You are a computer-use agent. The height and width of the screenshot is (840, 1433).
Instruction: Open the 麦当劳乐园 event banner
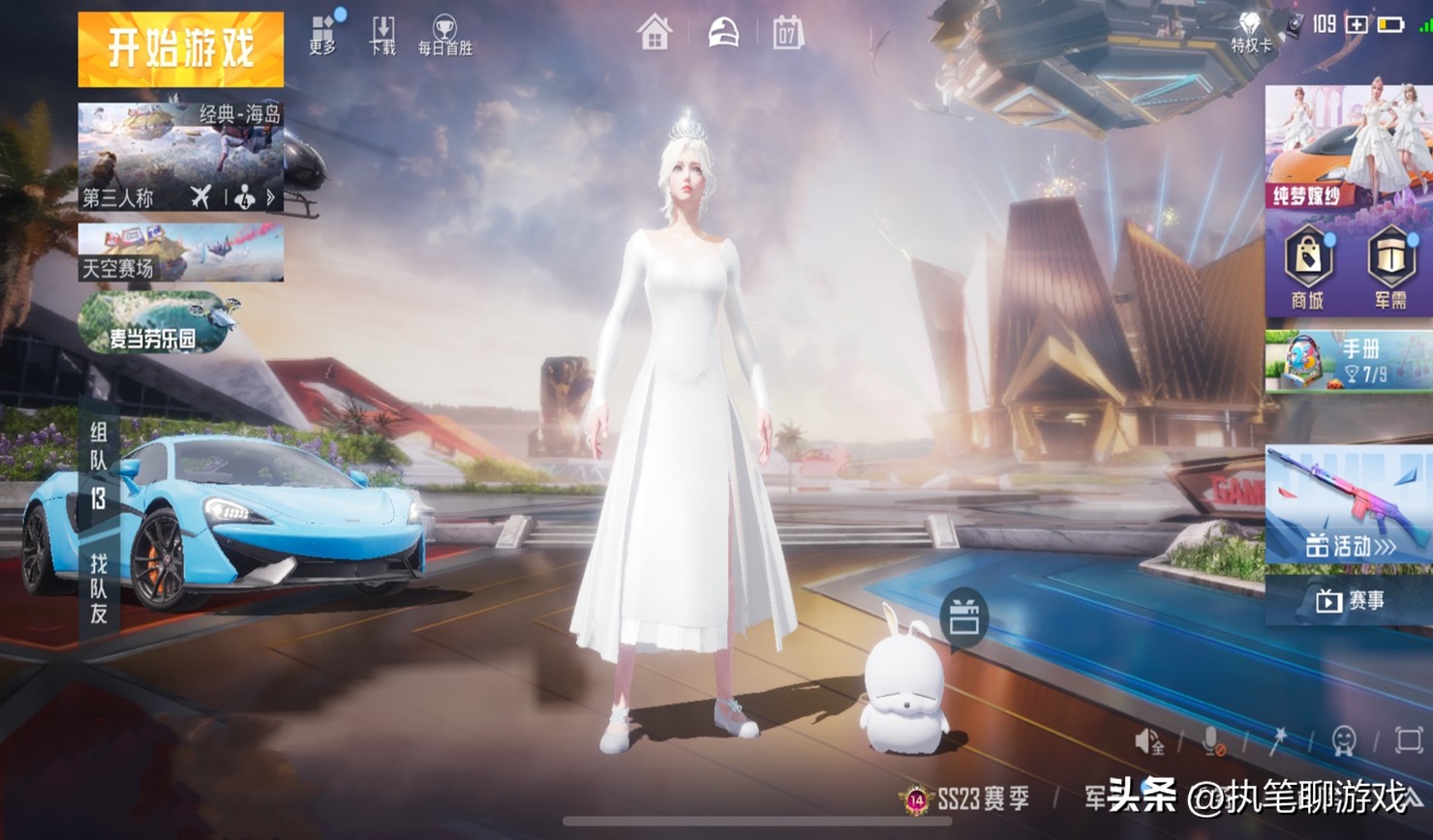point(157,323)
